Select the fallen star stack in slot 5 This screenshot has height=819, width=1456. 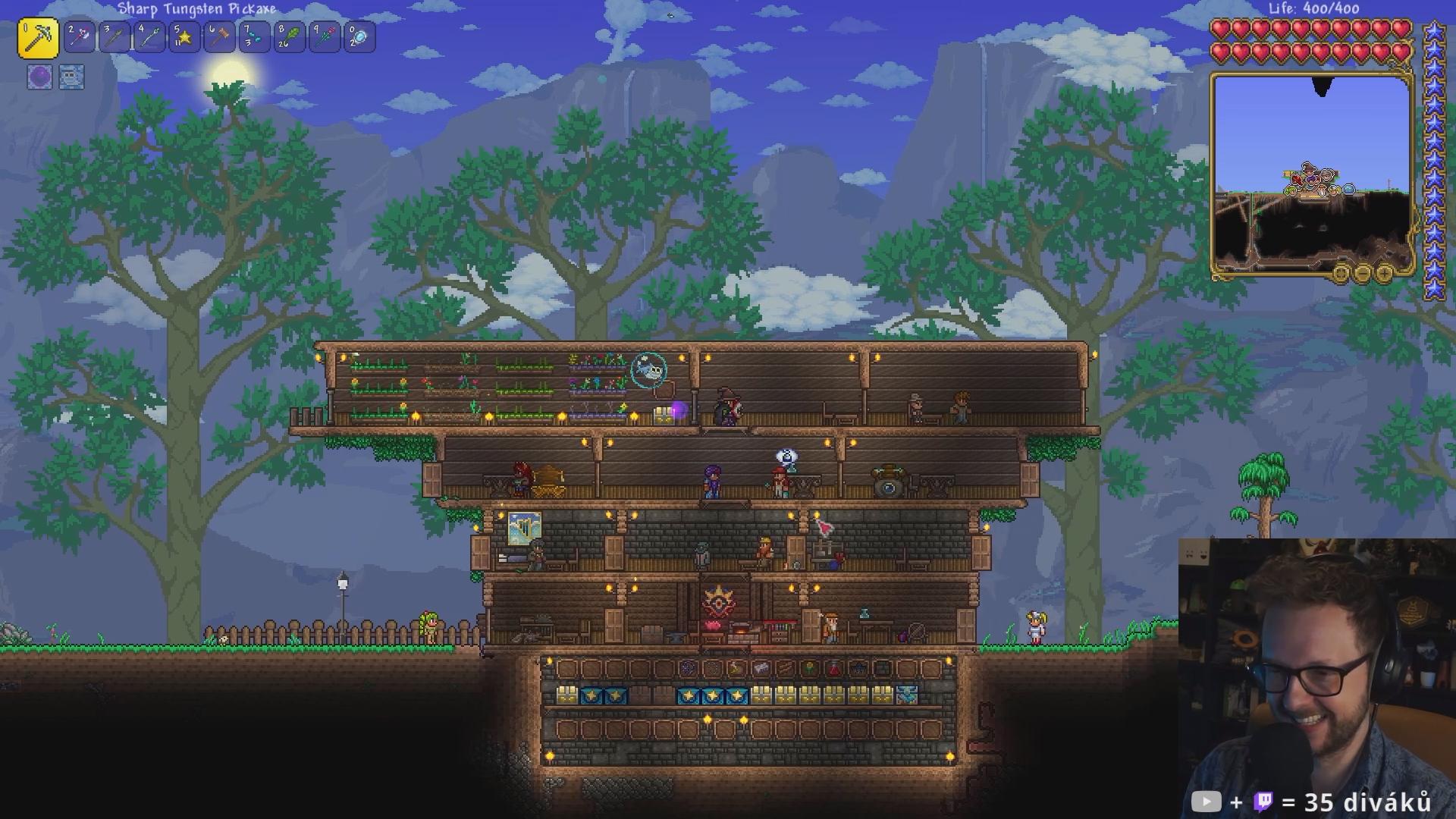(x=184, y=37)
